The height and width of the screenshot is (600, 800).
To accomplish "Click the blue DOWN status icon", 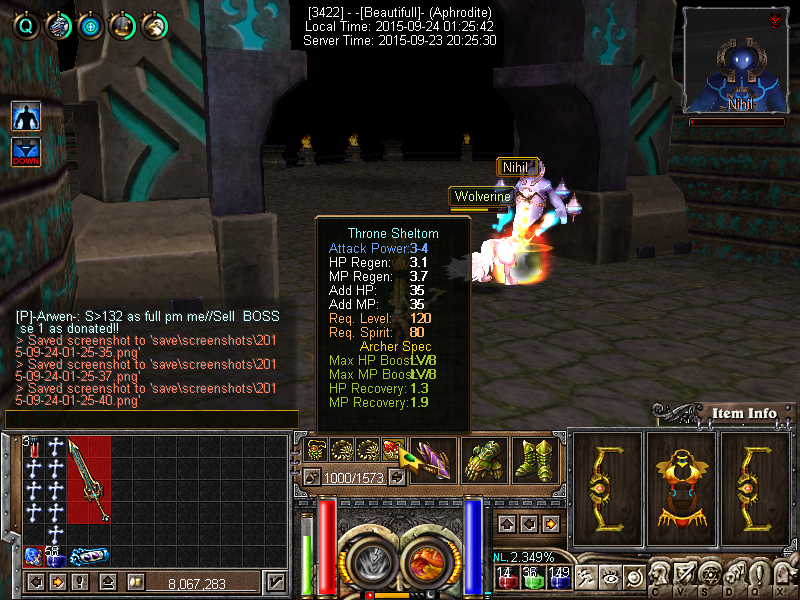I will [26, 153].
